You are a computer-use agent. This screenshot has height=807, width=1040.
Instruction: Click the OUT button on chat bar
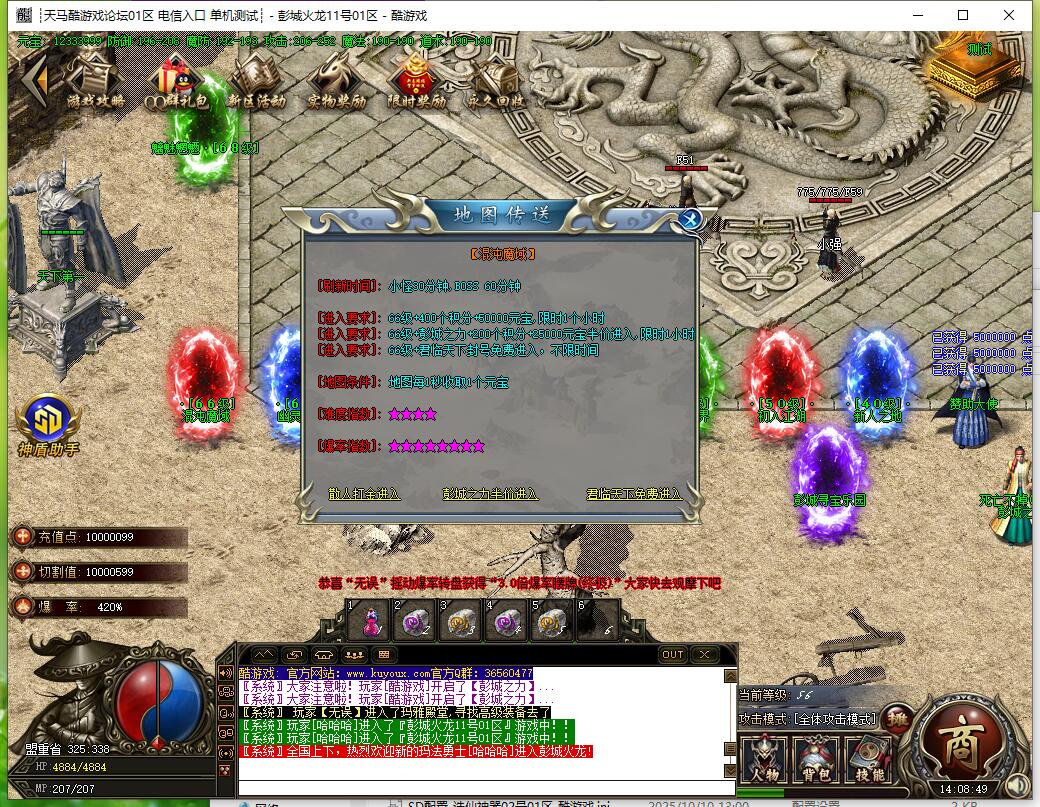coord(673,654)
